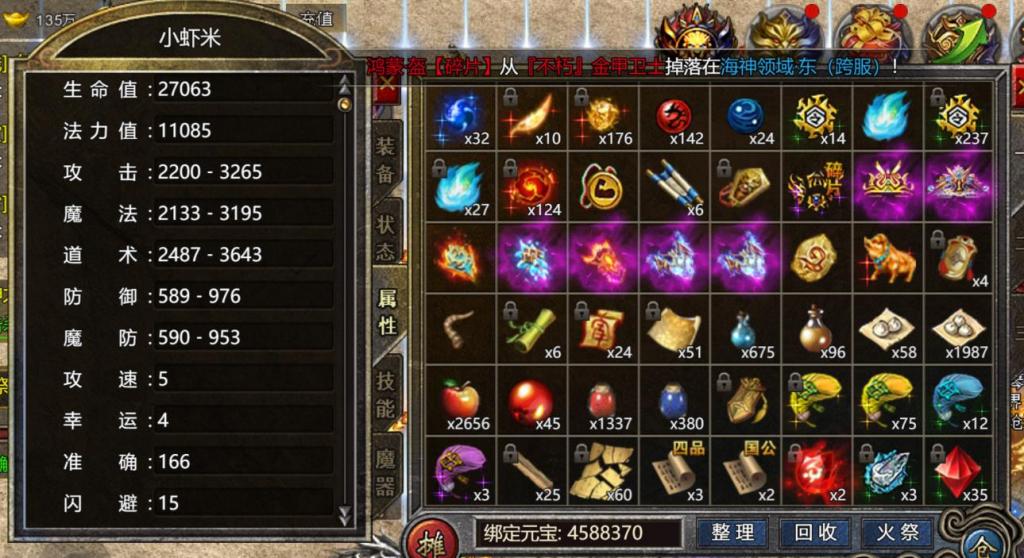The width and height of the screenshot is (1024, 558).
Task: Select the 国公 scroll x2
Action: tap(743, 469)
